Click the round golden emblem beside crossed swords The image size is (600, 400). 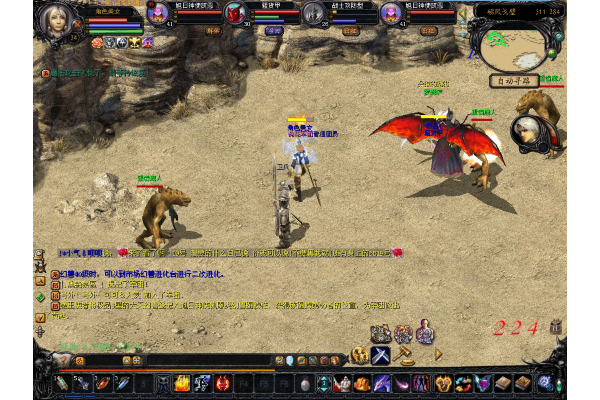point(359,355)
